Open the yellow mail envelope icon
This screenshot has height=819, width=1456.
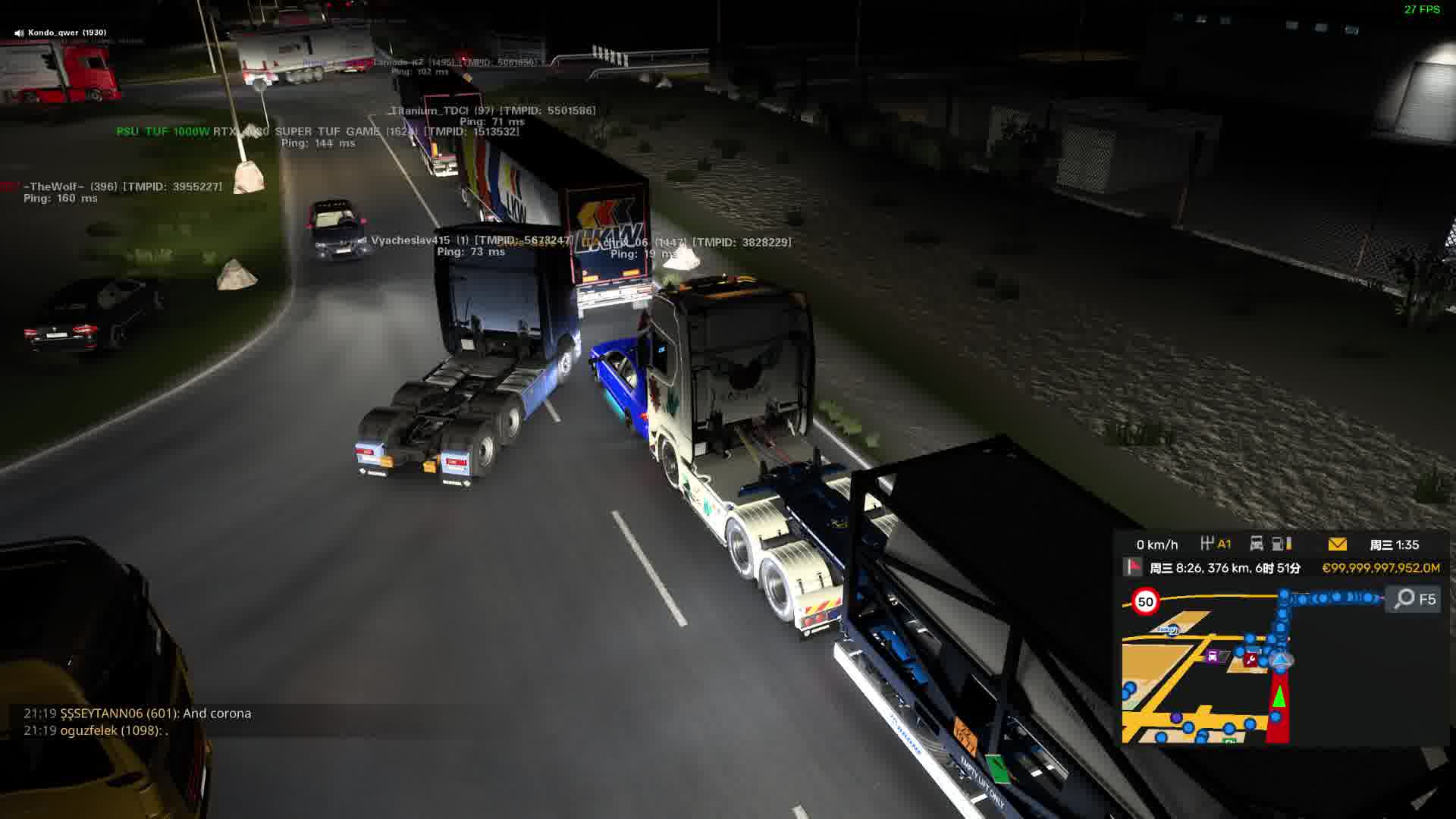click(x=1337, y=544)
